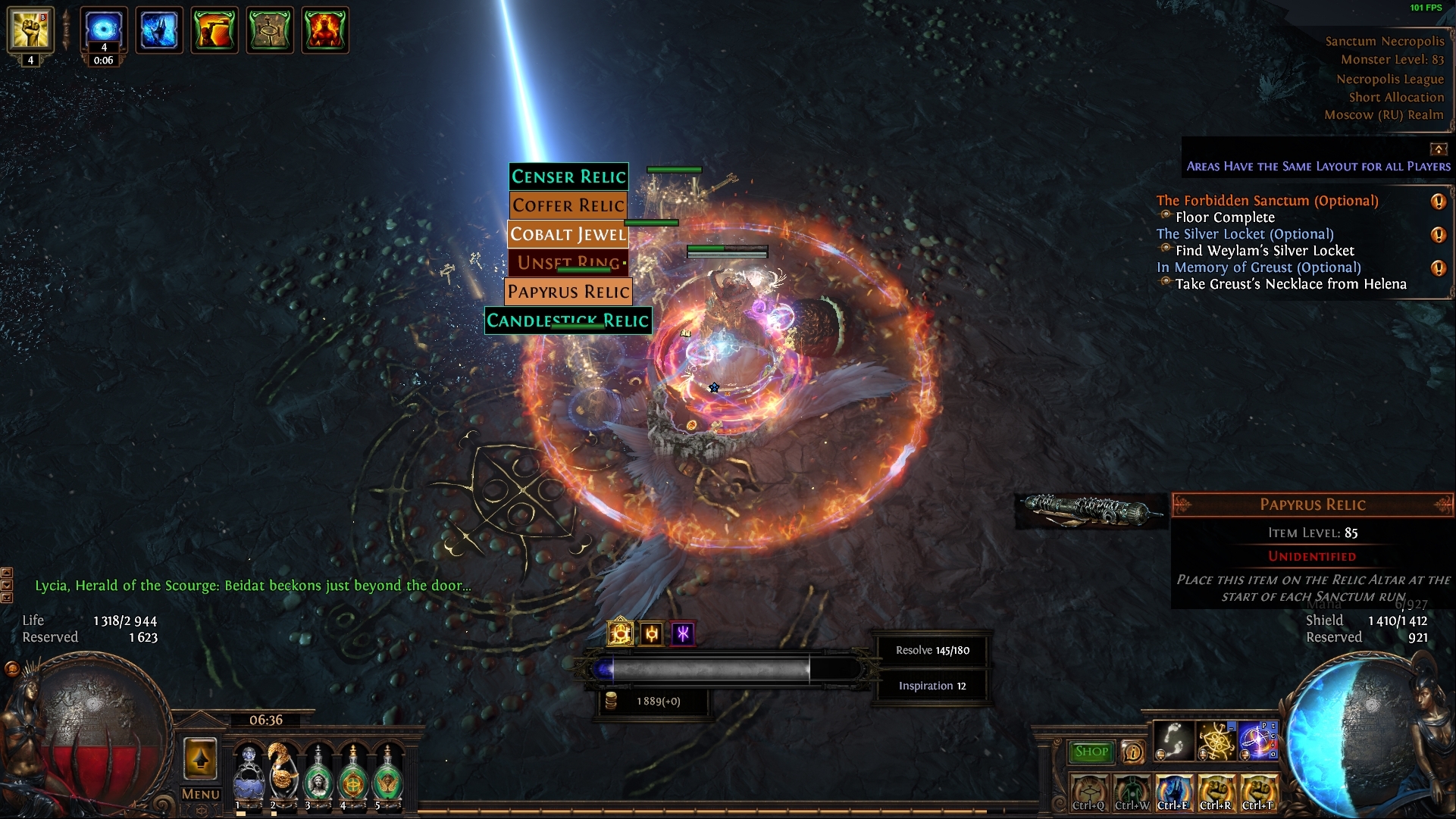Select the footprints movement skill slot

pos(1173,741)
